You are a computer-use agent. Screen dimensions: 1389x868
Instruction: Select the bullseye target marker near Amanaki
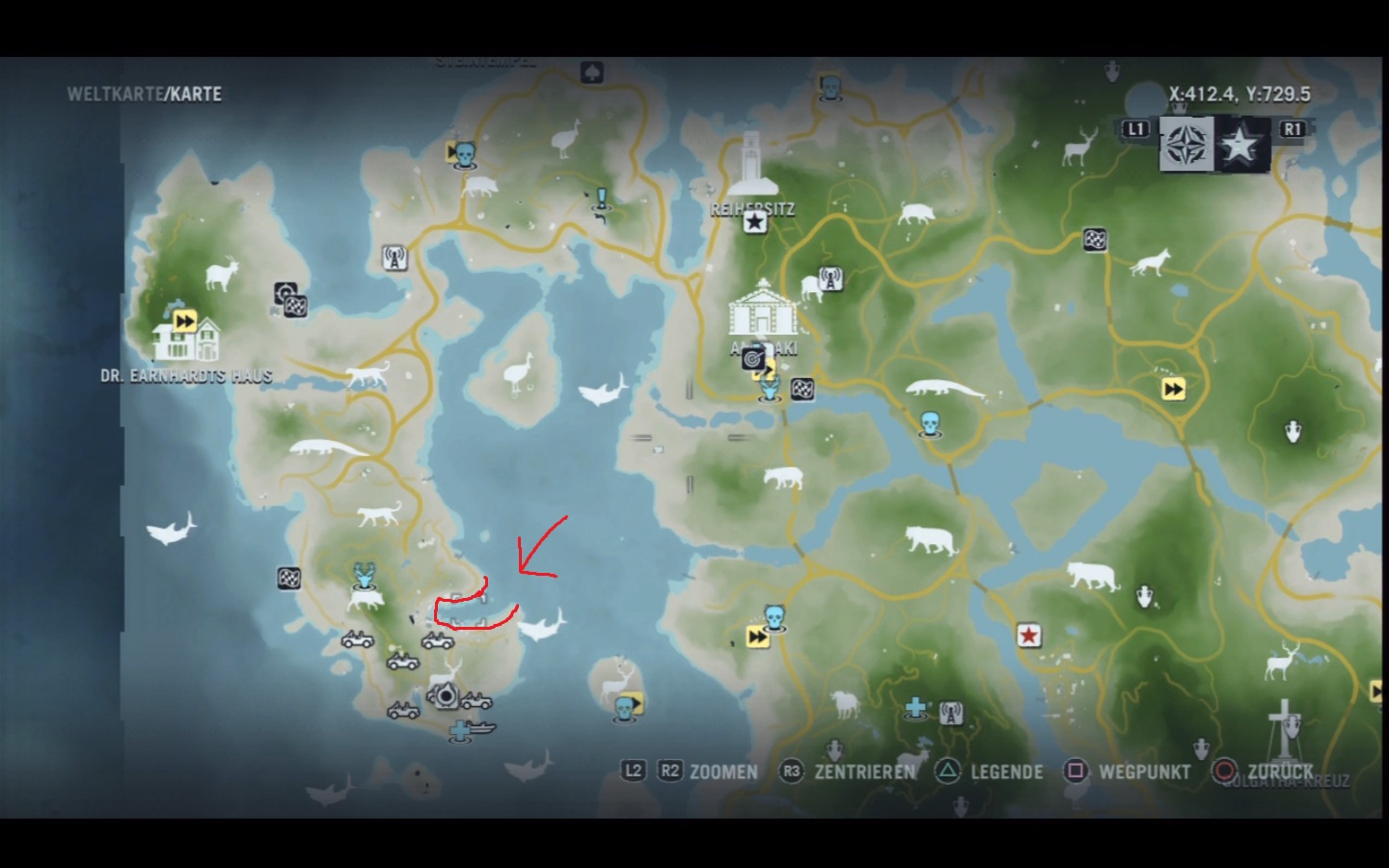coord(752,359)
